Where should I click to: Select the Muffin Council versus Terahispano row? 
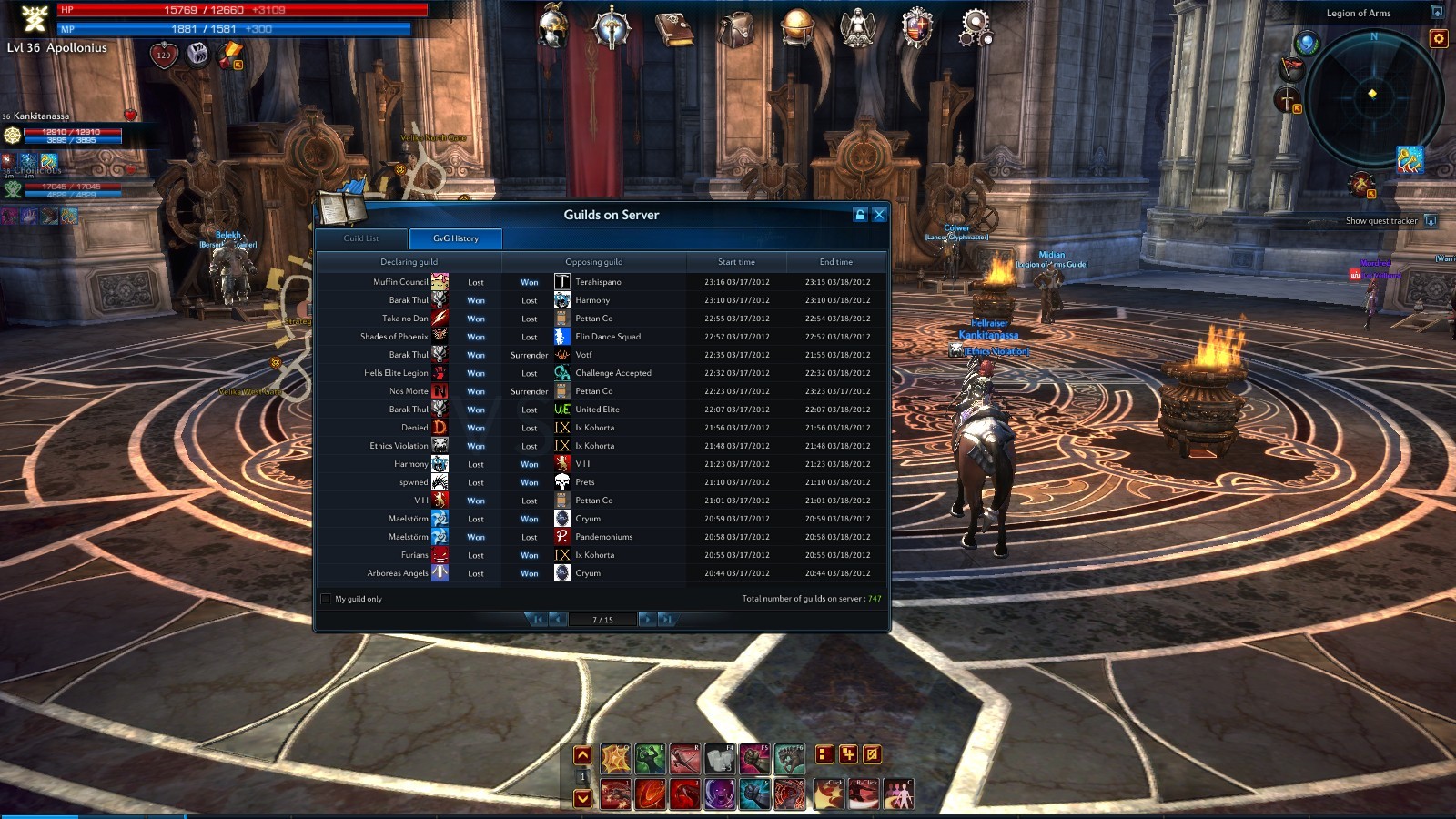(x=601, y=282)
